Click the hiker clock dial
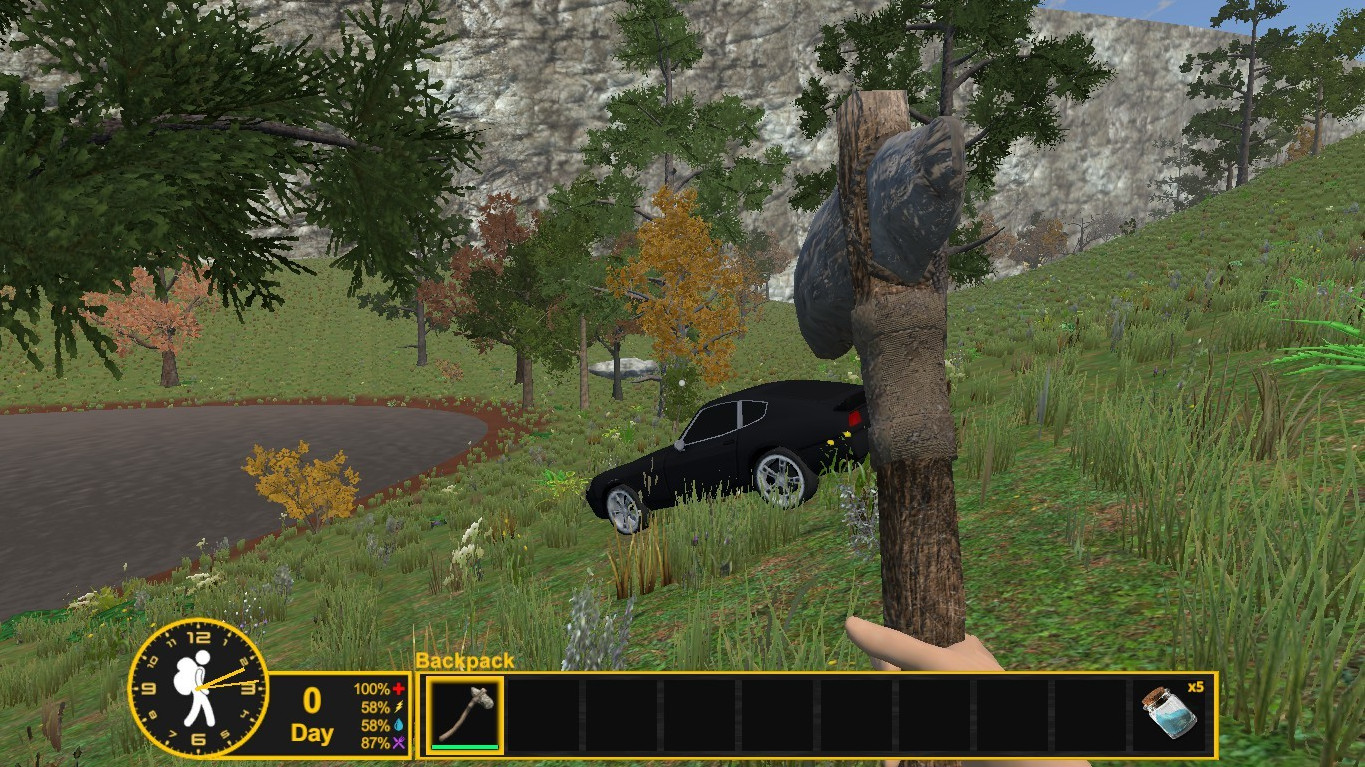 point(198,687)
